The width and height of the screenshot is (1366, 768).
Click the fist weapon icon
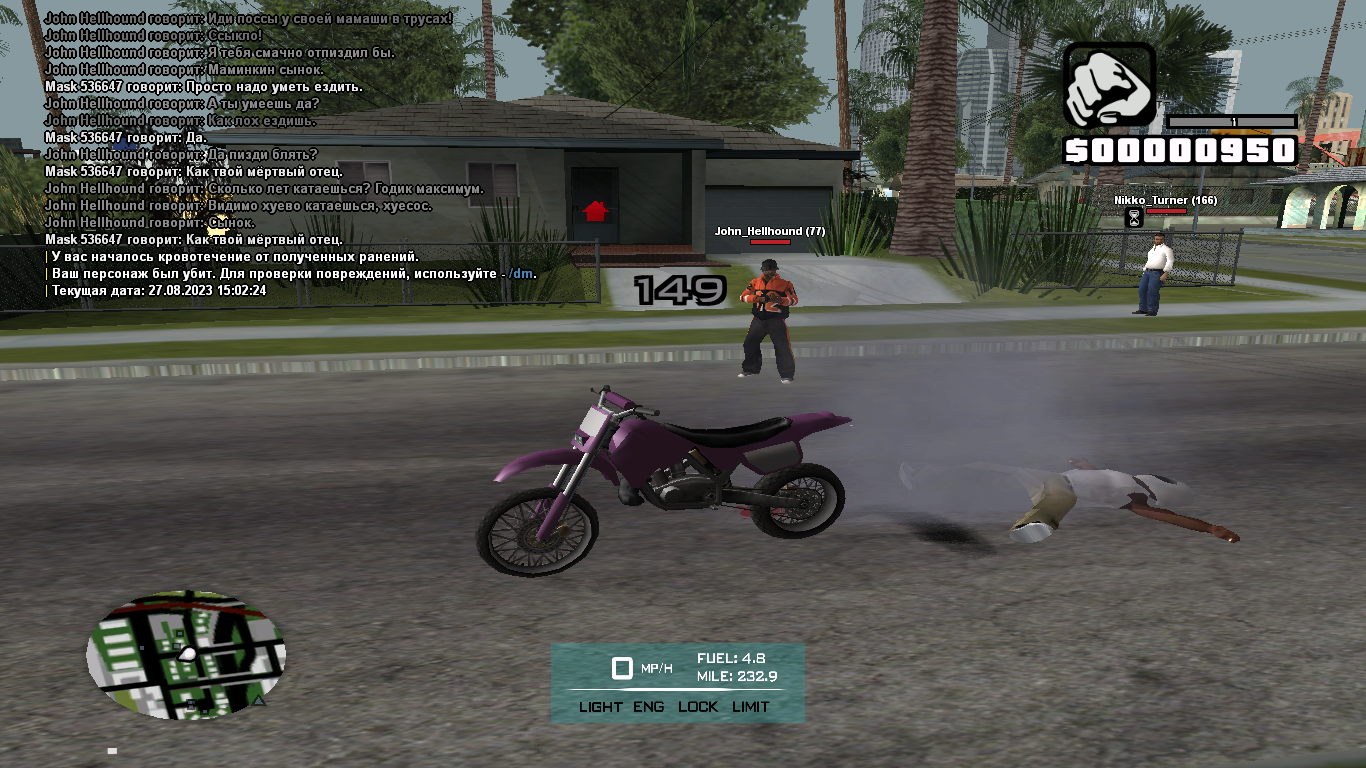(x=1109, y=86)
